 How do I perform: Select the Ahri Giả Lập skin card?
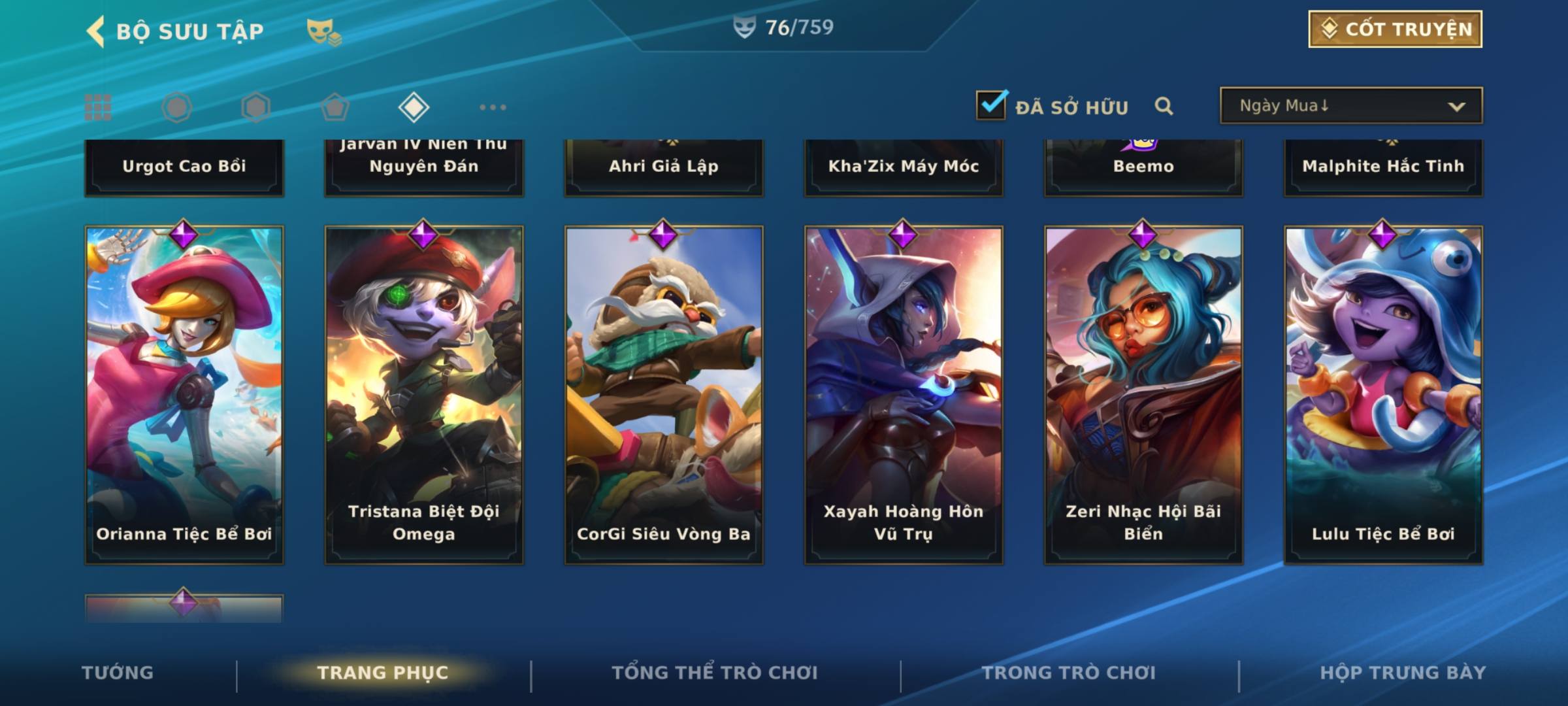(664, 167)
